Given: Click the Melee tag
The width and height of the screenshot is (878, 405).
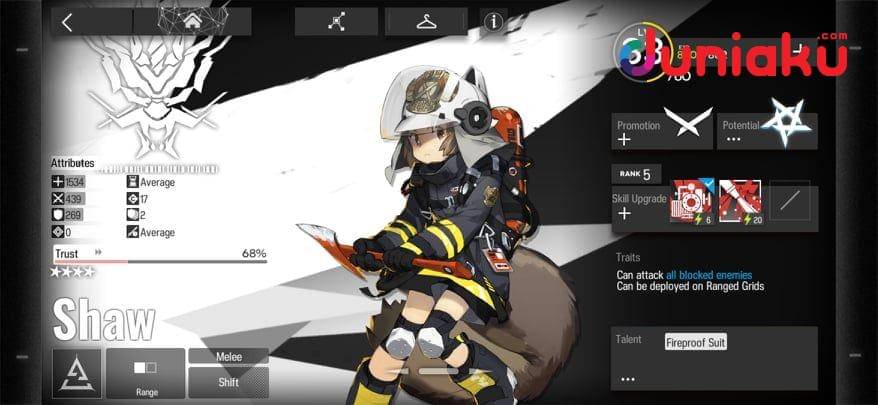Looking at the screenshot, I should click(x=229, y=357).
